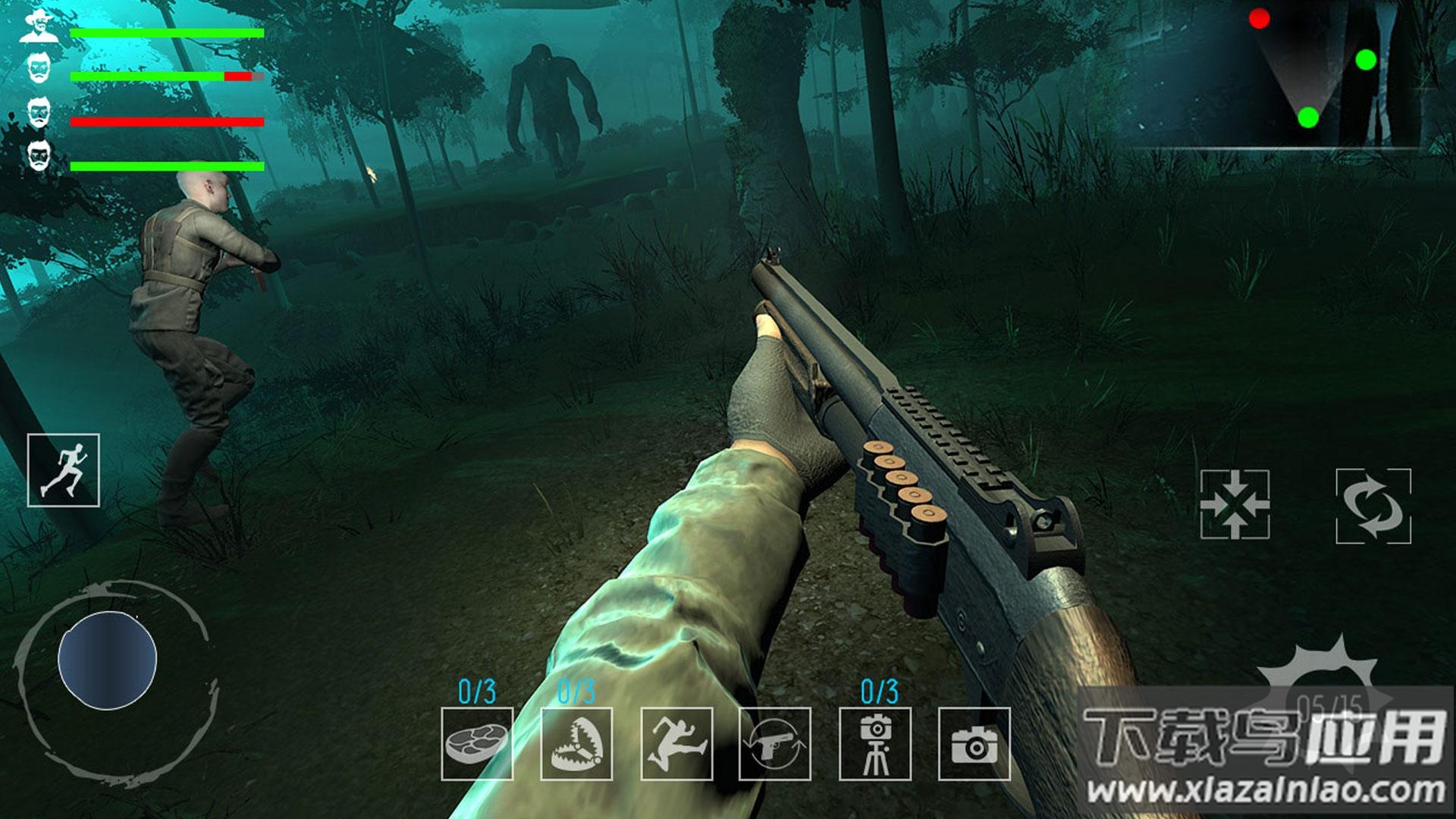The image size is (1456, 819).
Task: Select the meat bait slot
Action: [x=477, y=744]
